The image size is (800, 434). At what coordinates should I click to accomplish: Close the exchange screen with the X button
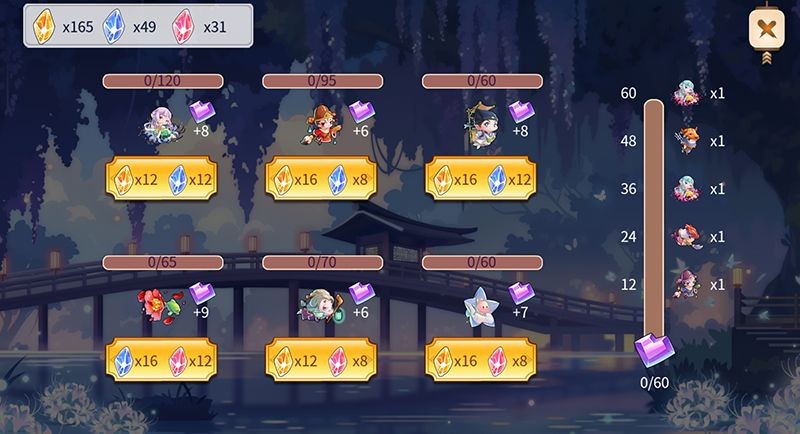pos(765,27)
